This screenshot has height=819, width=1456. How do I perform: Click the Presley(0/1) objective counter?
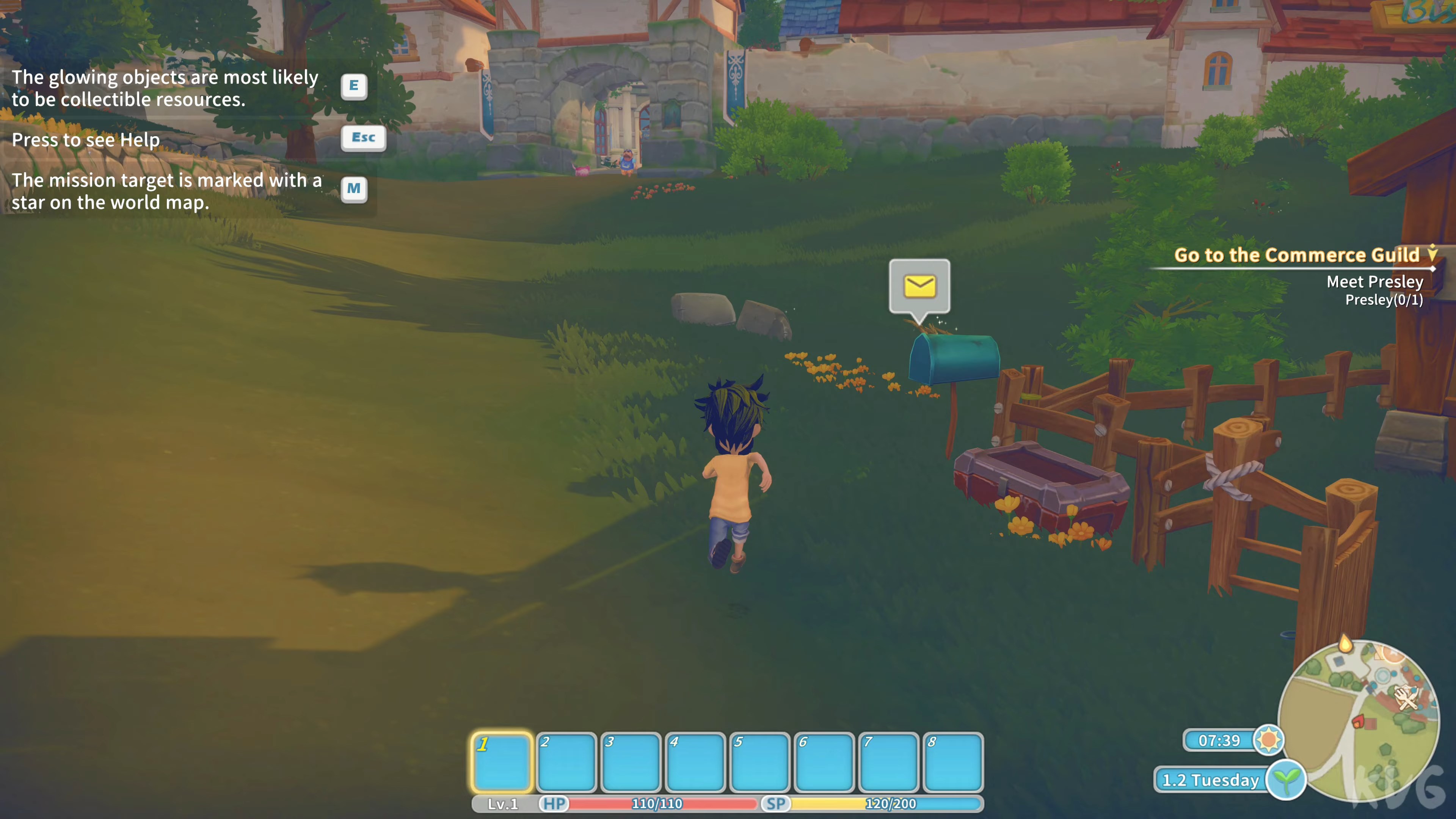coord(1385,301)
